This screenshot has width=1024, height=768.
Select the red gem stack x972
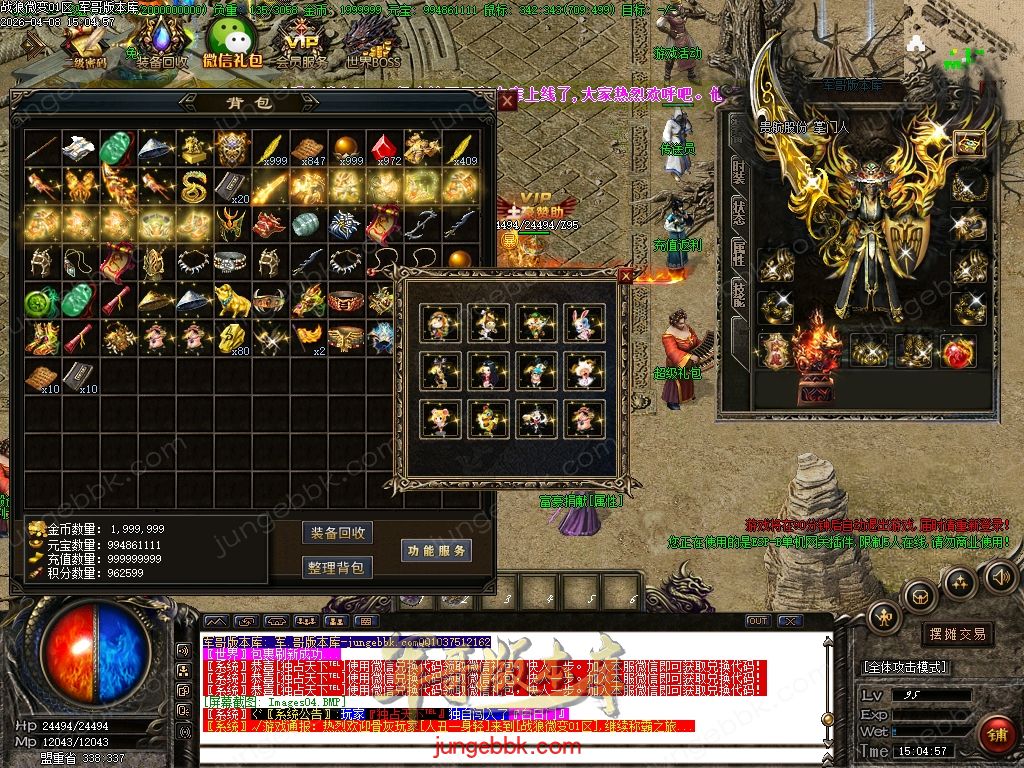tap(385, 148)
